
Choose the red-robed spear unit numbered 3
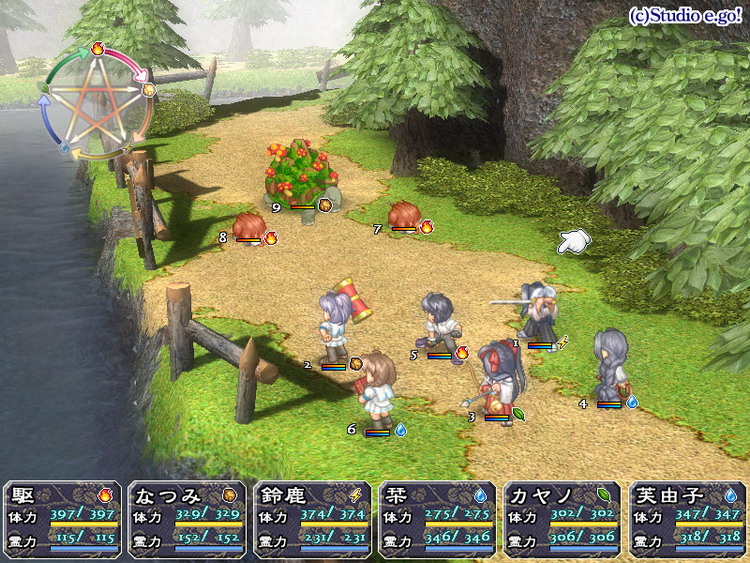(x=497, y=378)
